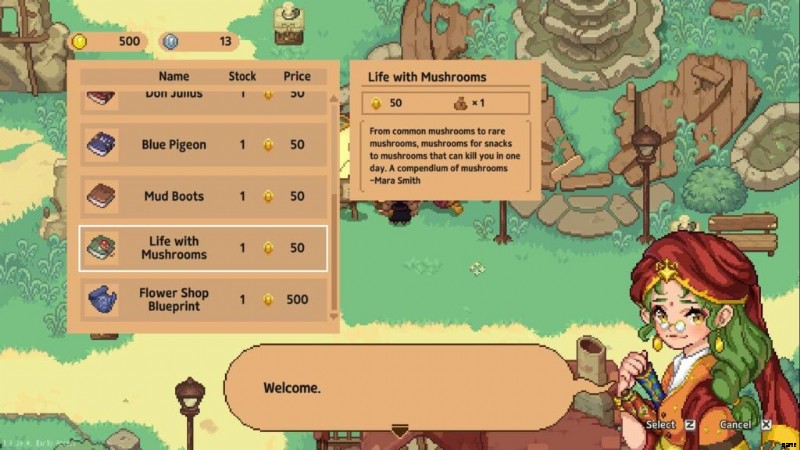
Task: Select the Blue Pigeon shop item
Action: pyautogui.click(x=203, y=145)
